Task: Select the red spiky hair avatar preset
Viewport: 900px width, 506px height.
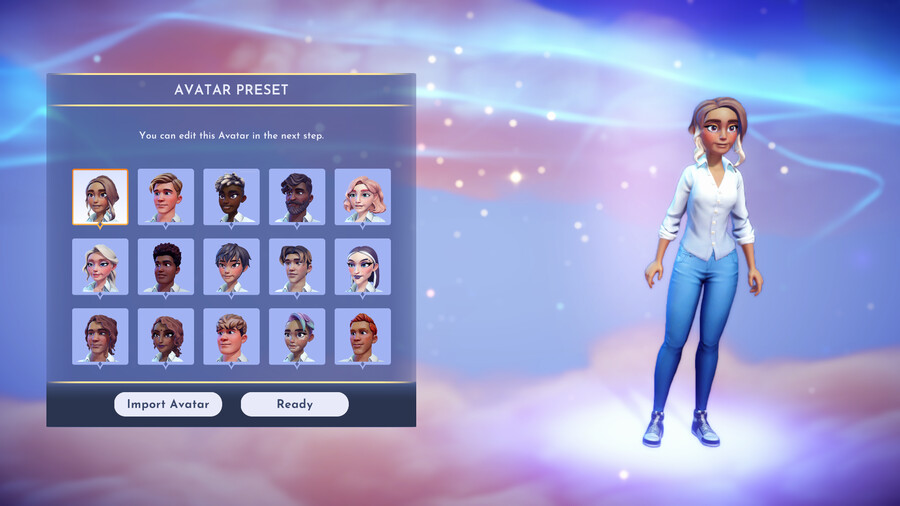Action: point(363,337)
